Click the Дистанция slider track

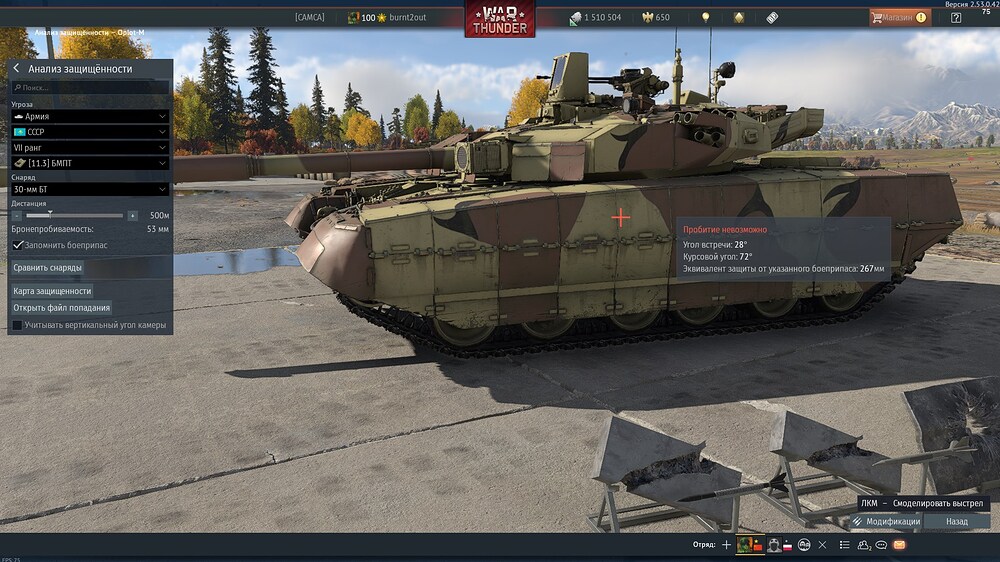click(x=75, y=215)
